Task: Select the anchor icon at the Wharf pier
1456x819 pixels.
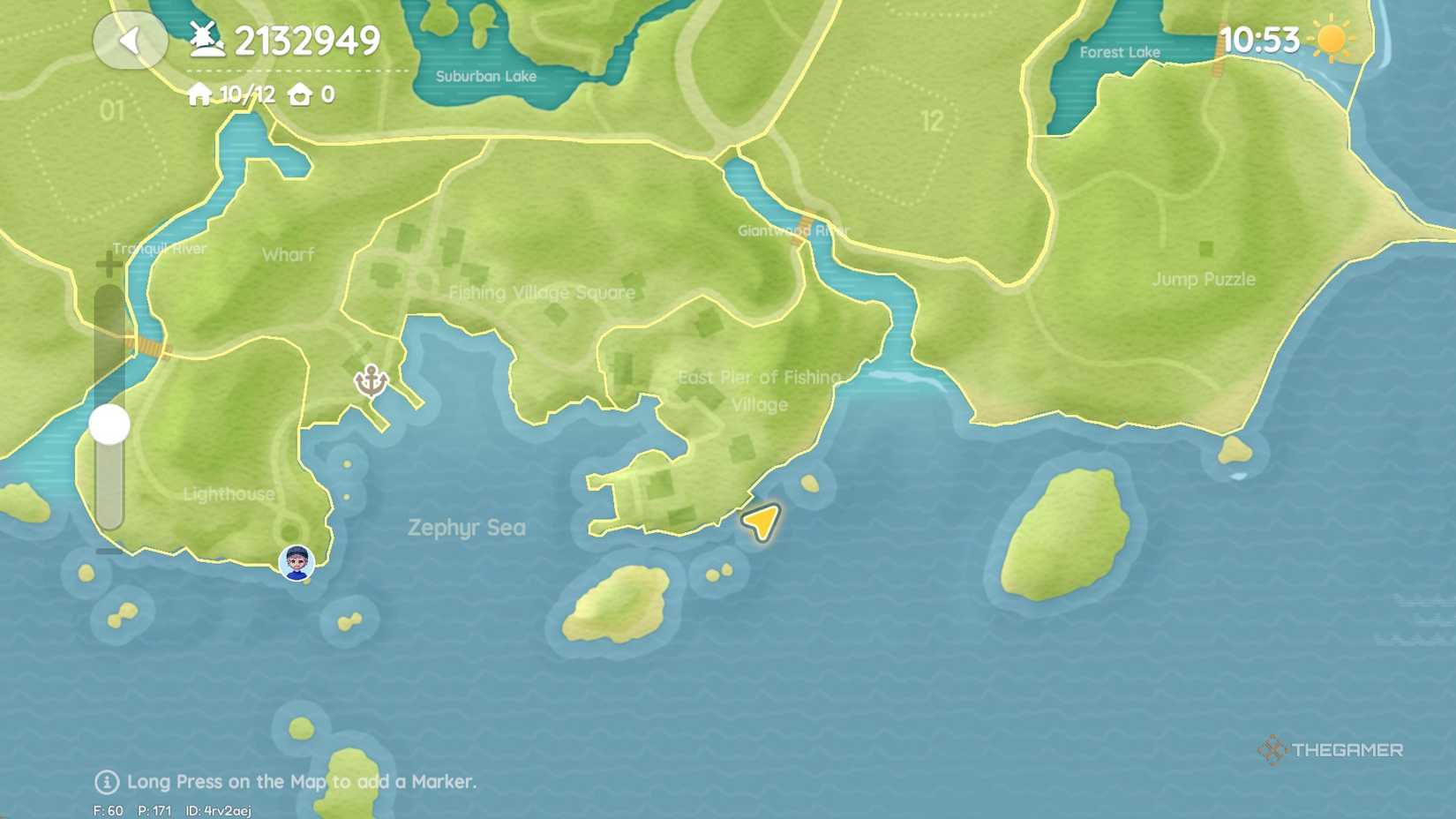Action: click(x=372, y=379)
